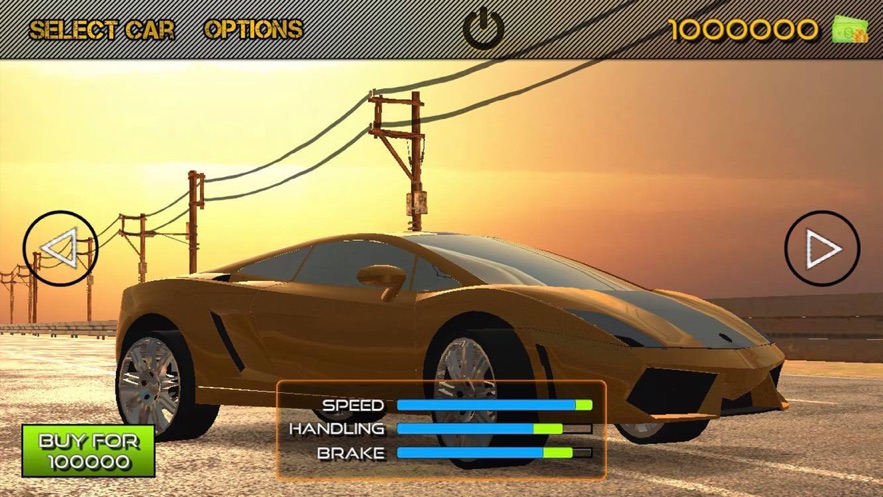Viewport: 883px width, 497px height.
Task: Open the Select Car menu
Action: (102, 30)
